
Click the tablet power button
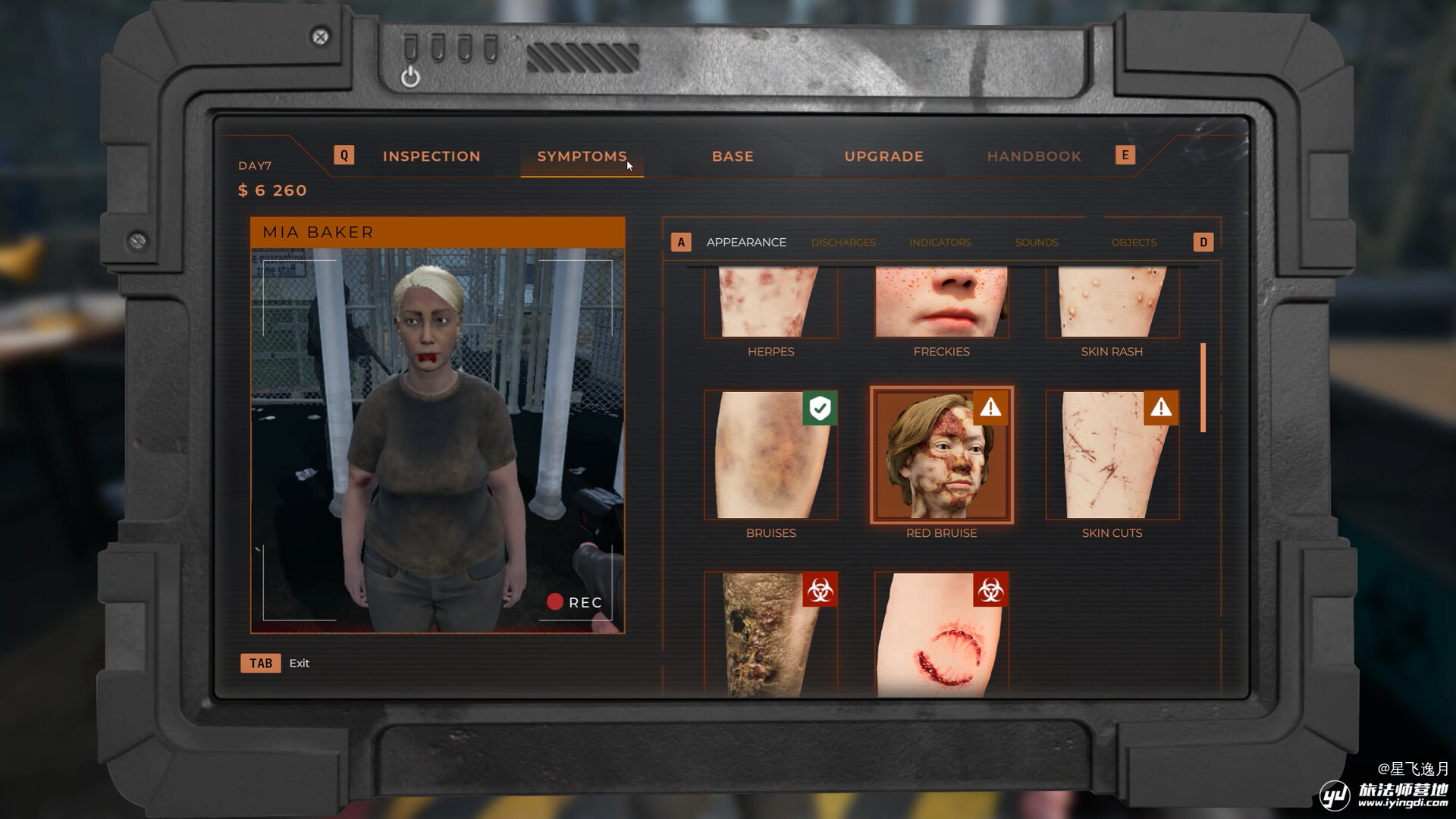(x=410, y=77)
